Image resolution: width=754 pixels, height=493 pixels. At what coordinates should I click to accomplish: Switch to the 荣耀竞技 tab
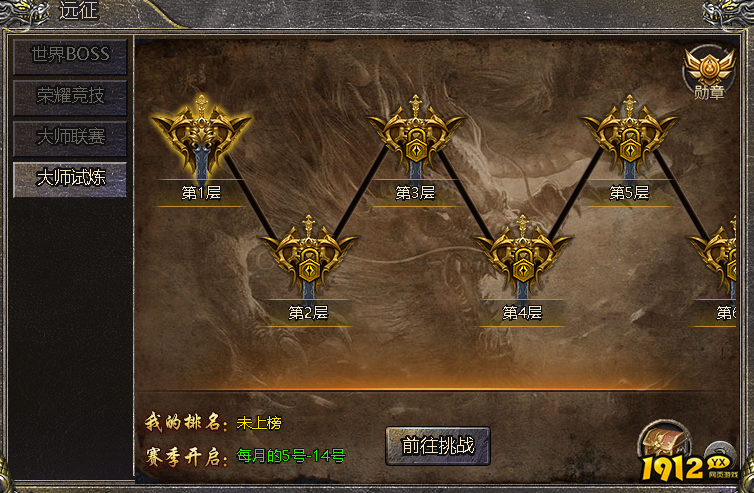click(x=70, y=96)
